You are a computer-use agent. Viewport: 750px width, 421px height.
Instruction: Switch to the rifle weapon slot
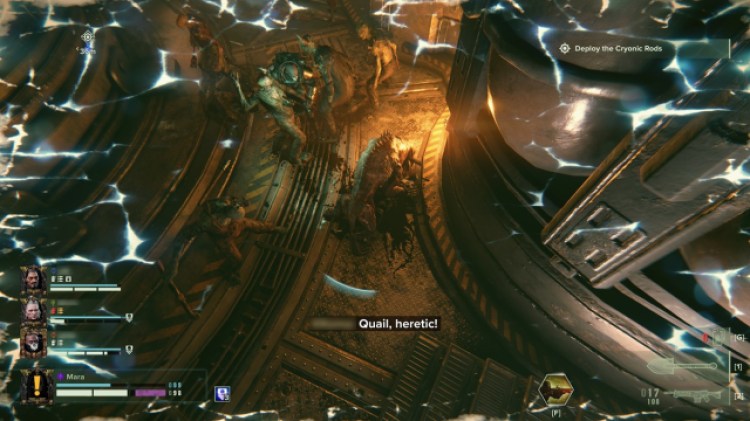(701, 395)
